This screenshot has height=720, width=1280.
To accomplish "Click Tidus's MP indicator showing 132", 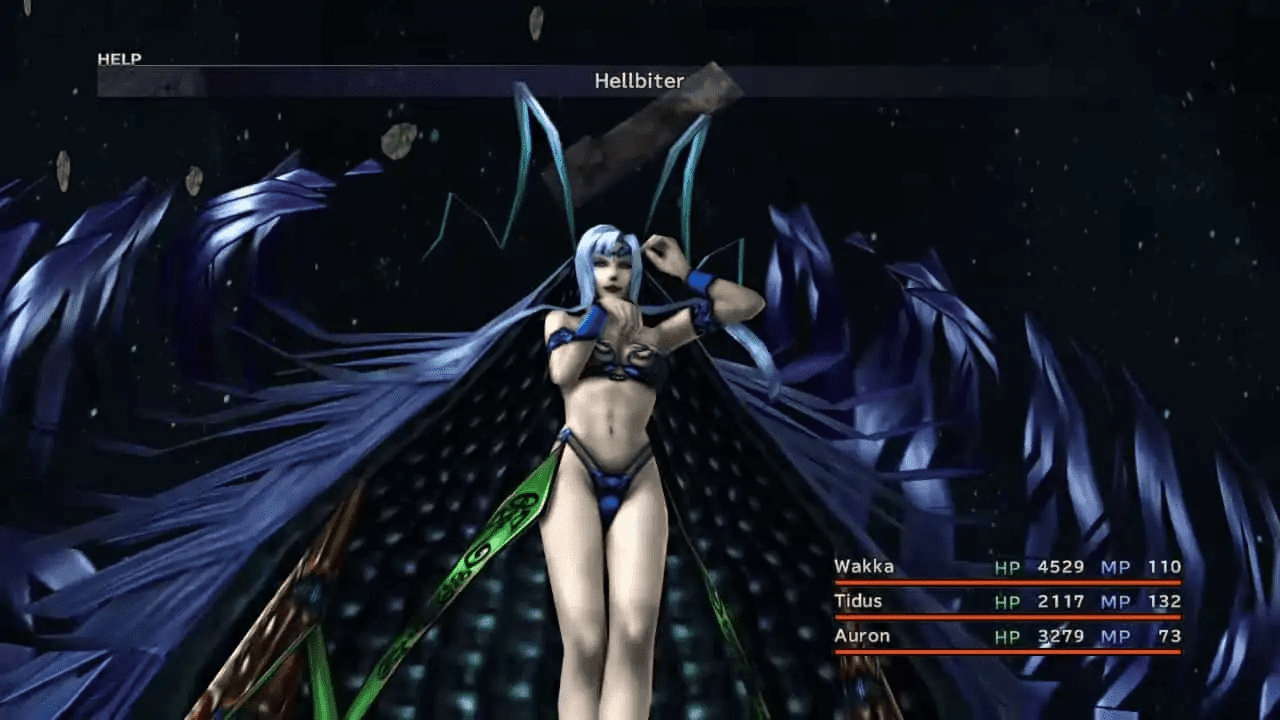I will (1162, 601).
